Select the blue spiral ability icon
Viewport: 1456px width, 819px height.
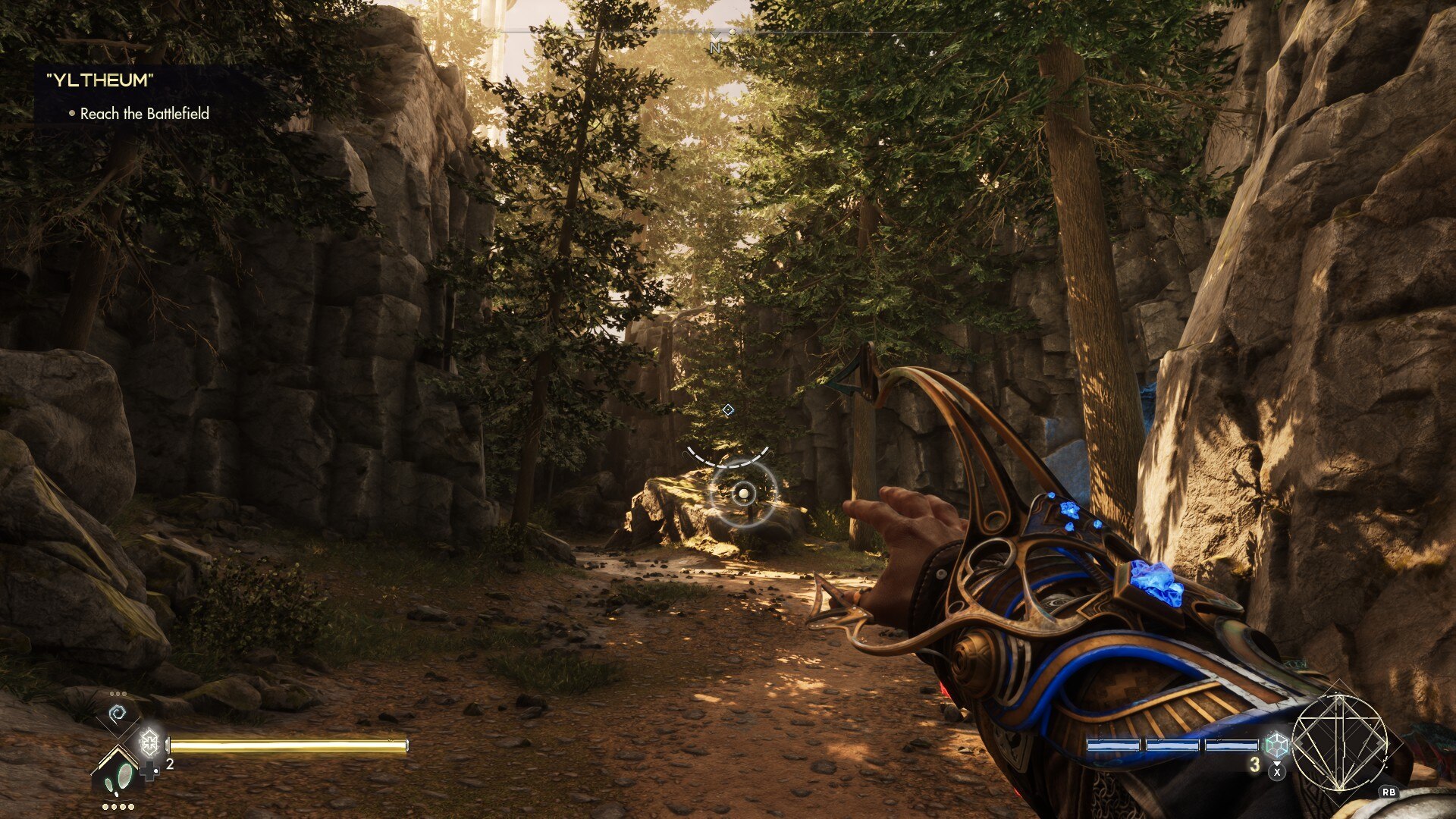point(118,714)
